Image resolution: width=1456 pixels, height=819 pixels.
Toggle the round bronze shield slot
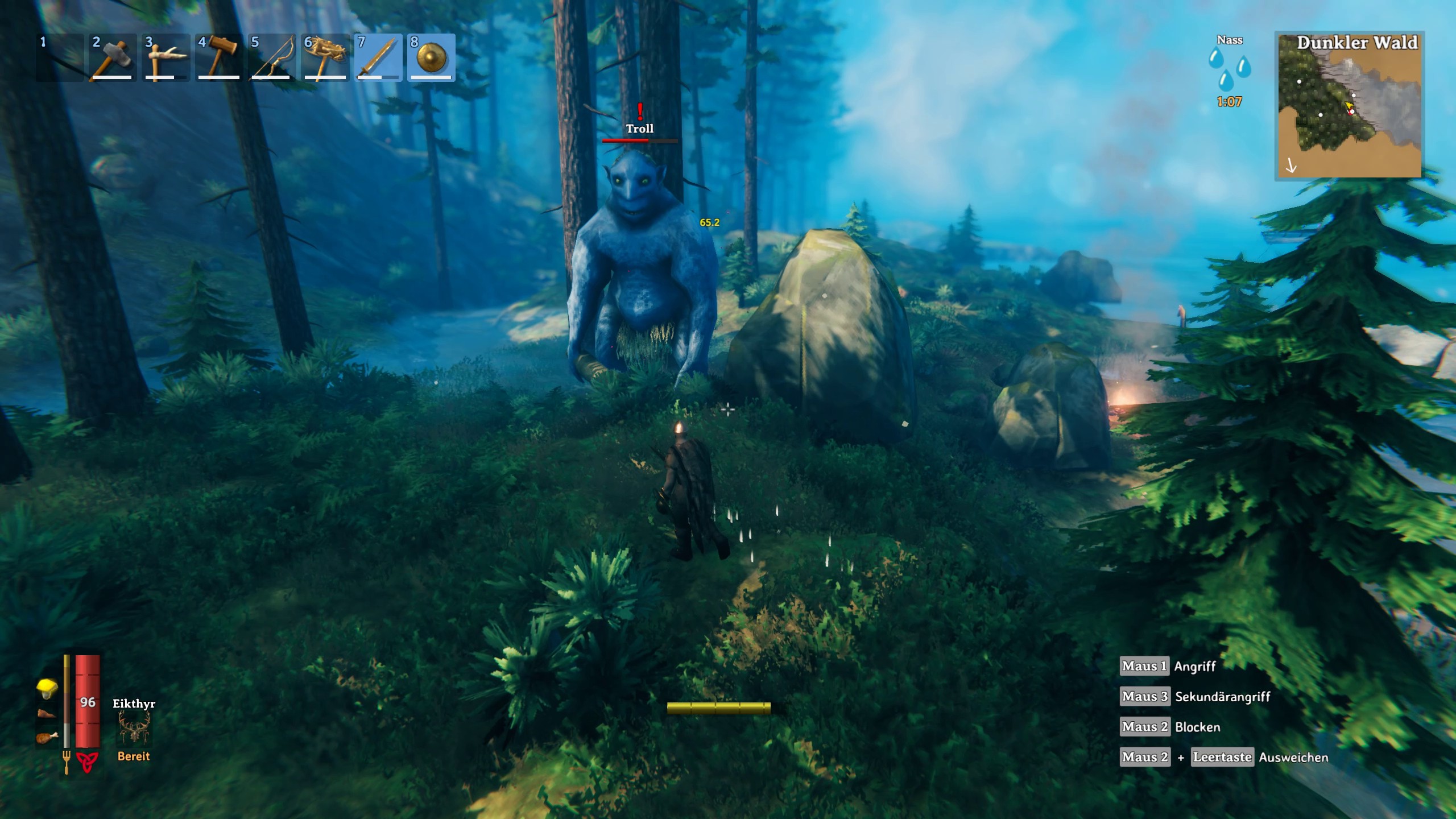click(431, 58)
